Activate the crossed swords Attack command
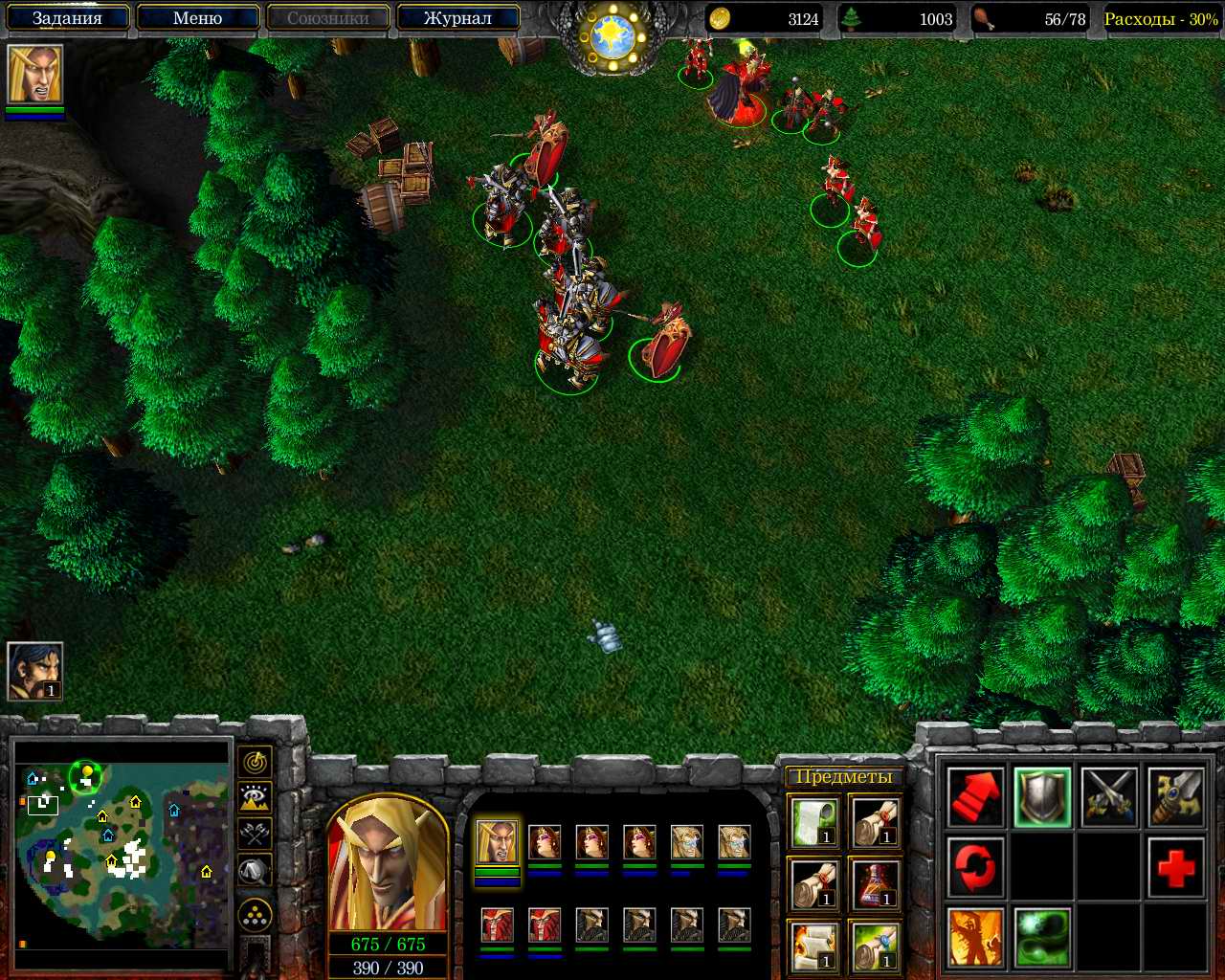The image size is (1225, 980). (x=1109, y=797)
